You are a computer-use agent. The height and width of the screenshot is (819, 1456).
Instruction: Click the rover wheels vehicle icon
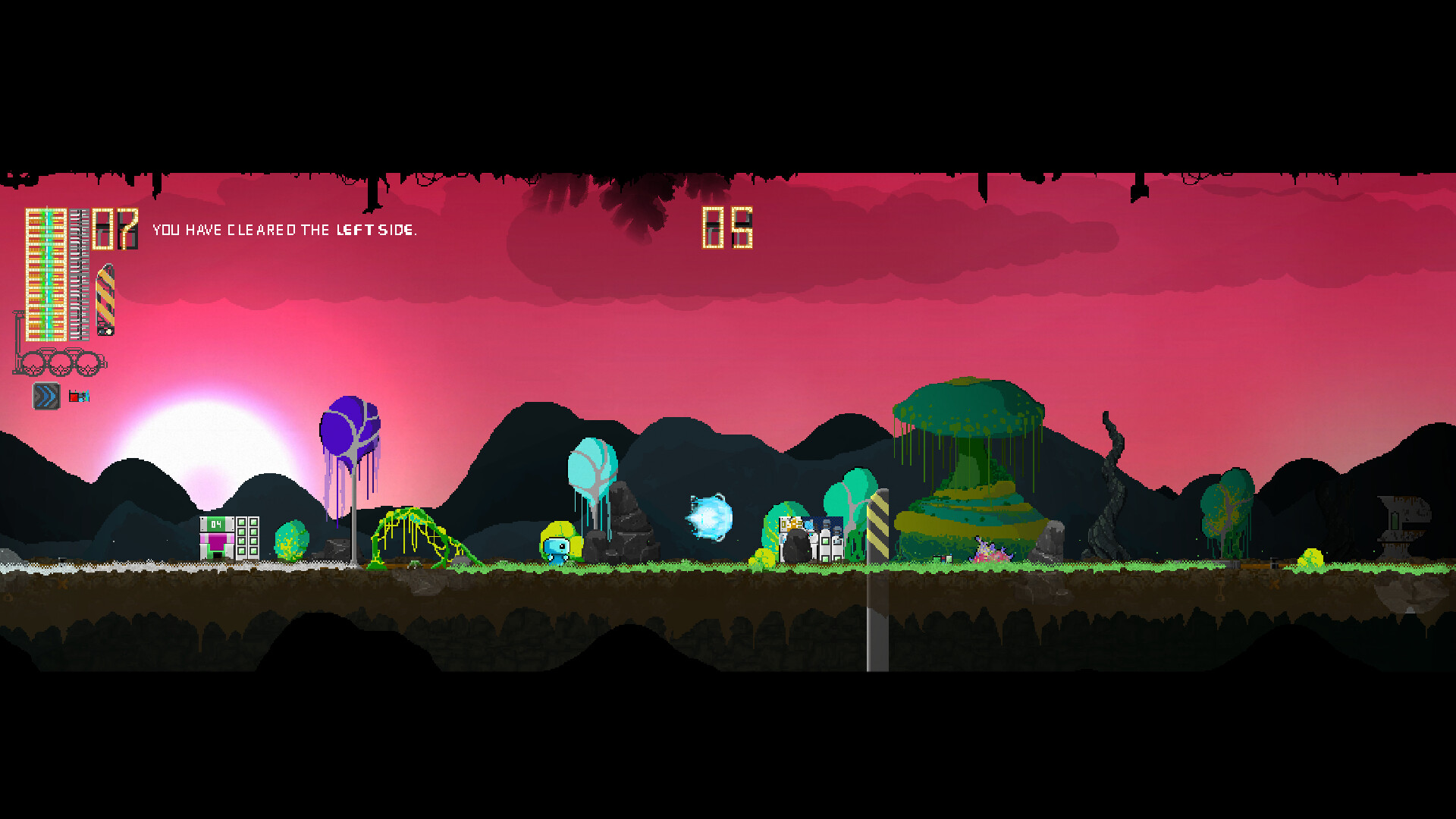pos(61,362)
